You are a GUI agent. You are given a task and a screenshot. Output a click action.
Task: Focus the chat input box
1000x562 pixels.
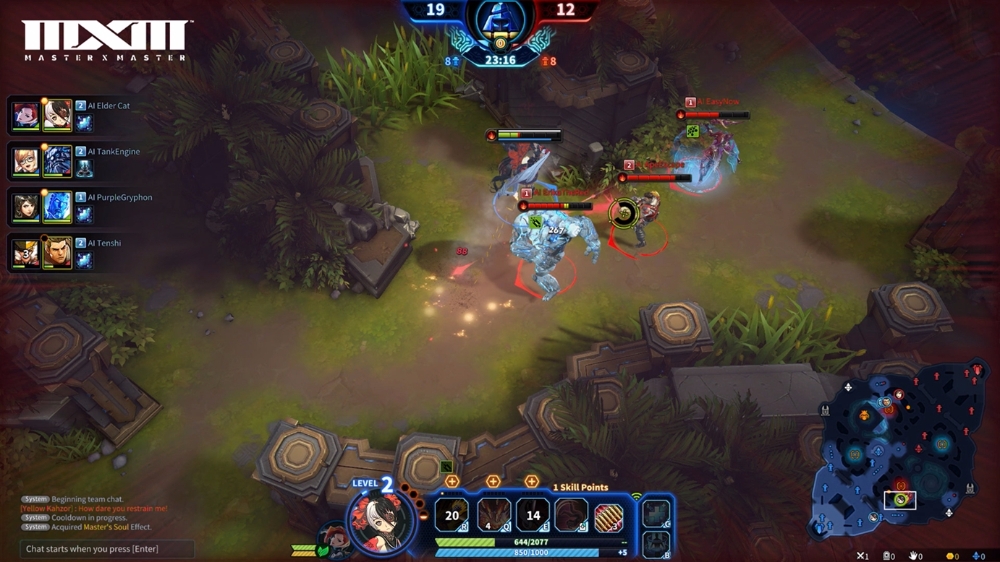(x=107, y=549)
